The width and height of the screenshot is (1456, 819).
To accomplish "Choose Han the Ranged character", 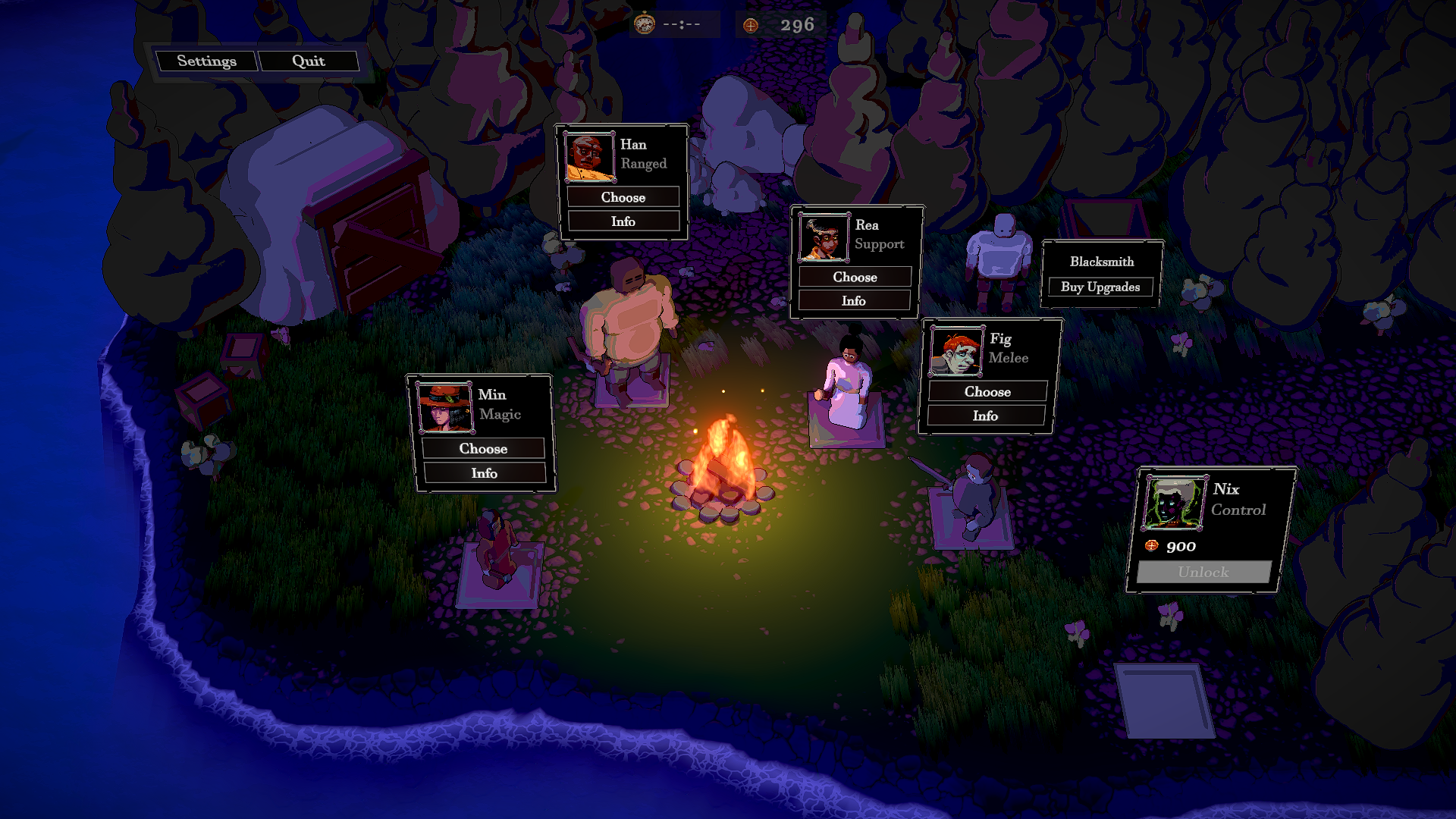I will coord(623,197).
